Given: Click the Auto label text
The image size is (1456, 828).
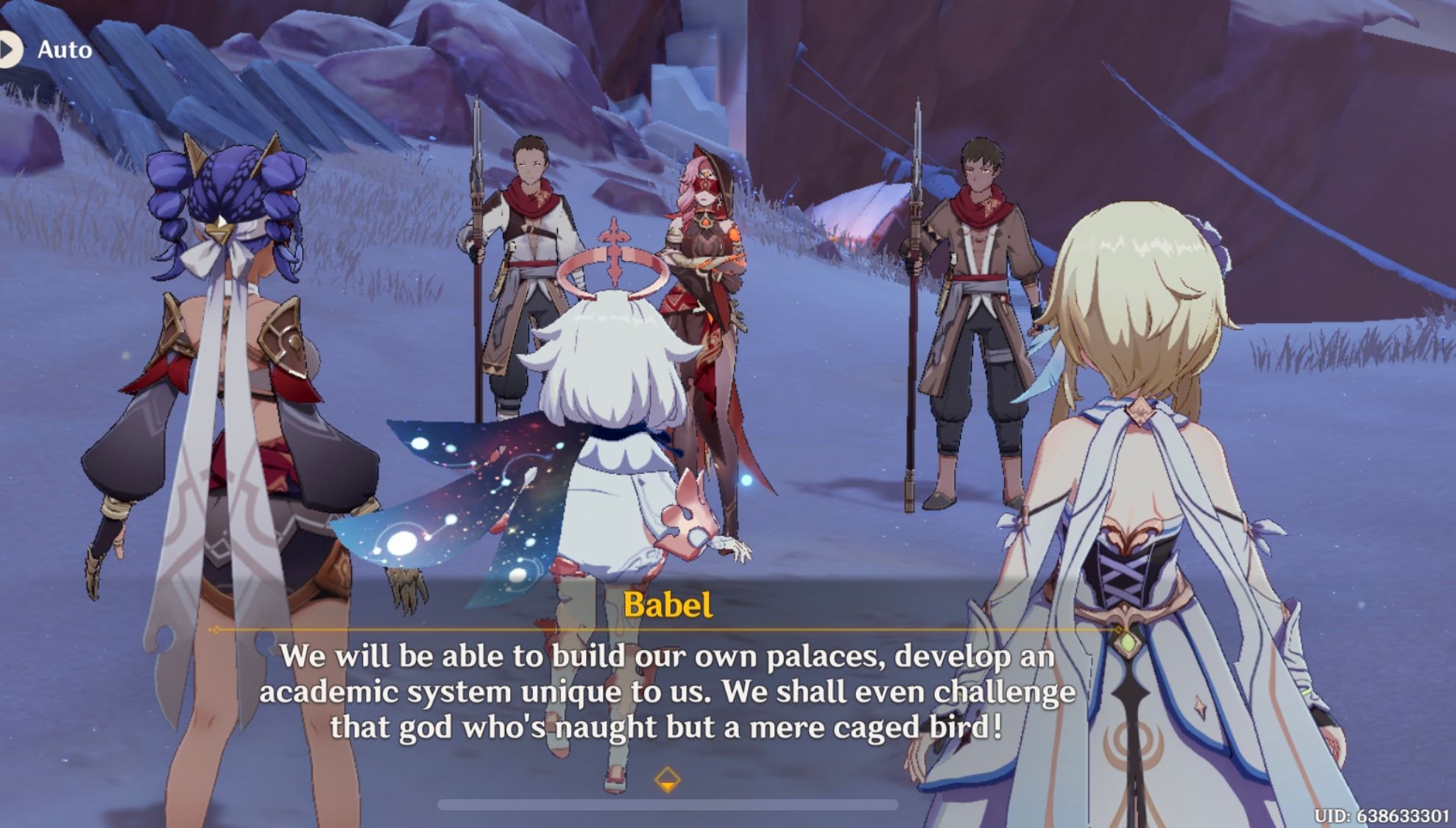Looking at the screenshot, I should 66,50.
